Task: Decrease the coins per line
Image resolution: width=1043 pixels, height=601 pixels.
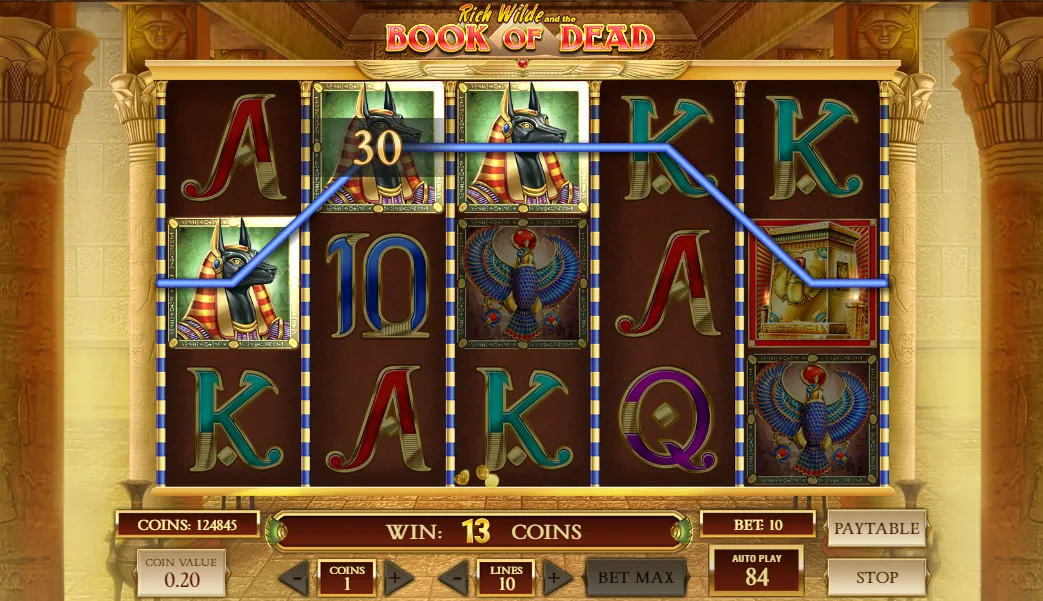Action: [x=294, y=578]
